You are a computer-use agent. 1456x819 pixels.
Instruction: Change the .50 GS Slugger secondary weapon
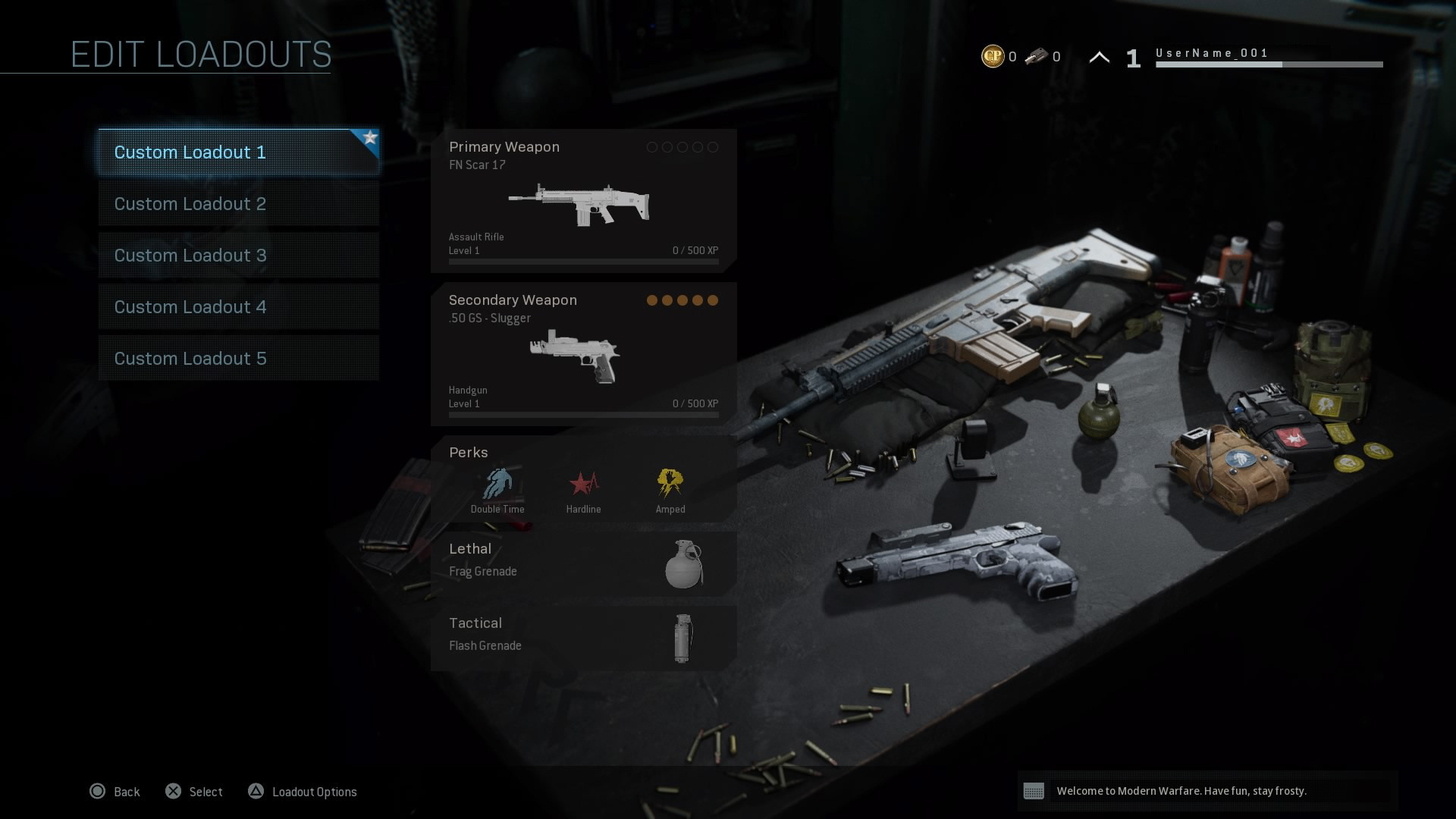point(583,354)
